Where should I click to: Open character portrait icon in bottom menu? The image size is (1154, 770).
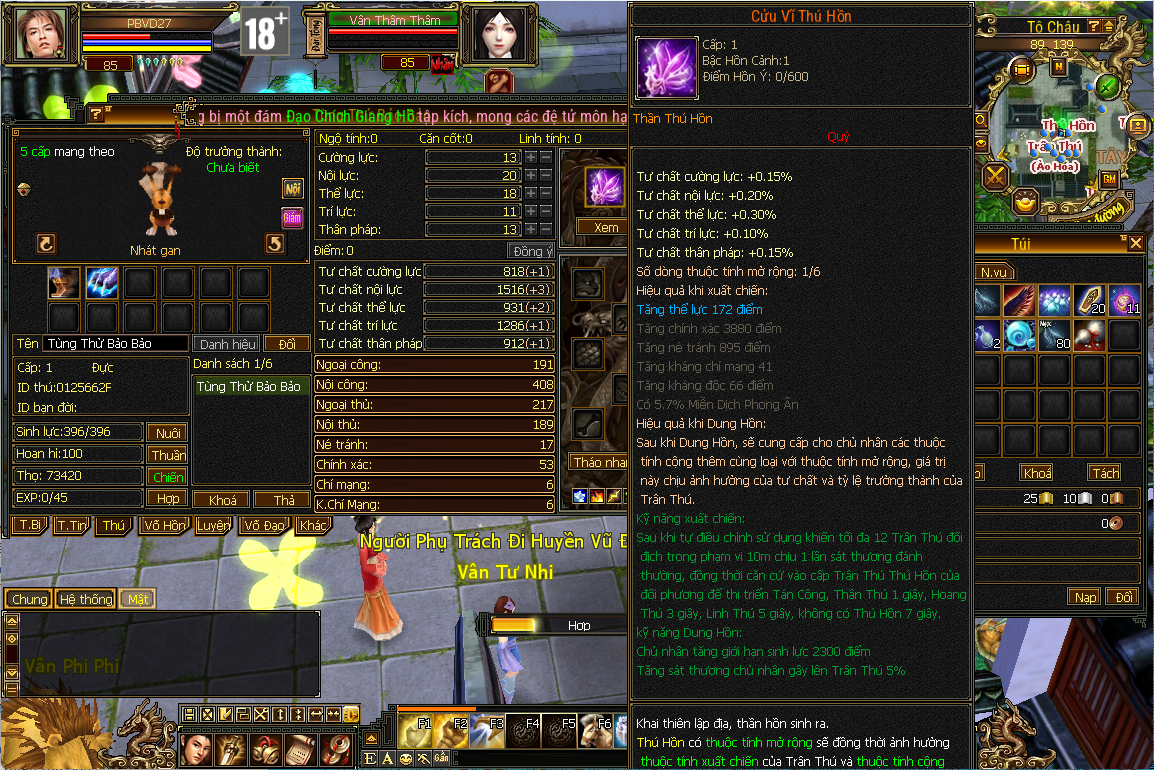coord(197,747)
